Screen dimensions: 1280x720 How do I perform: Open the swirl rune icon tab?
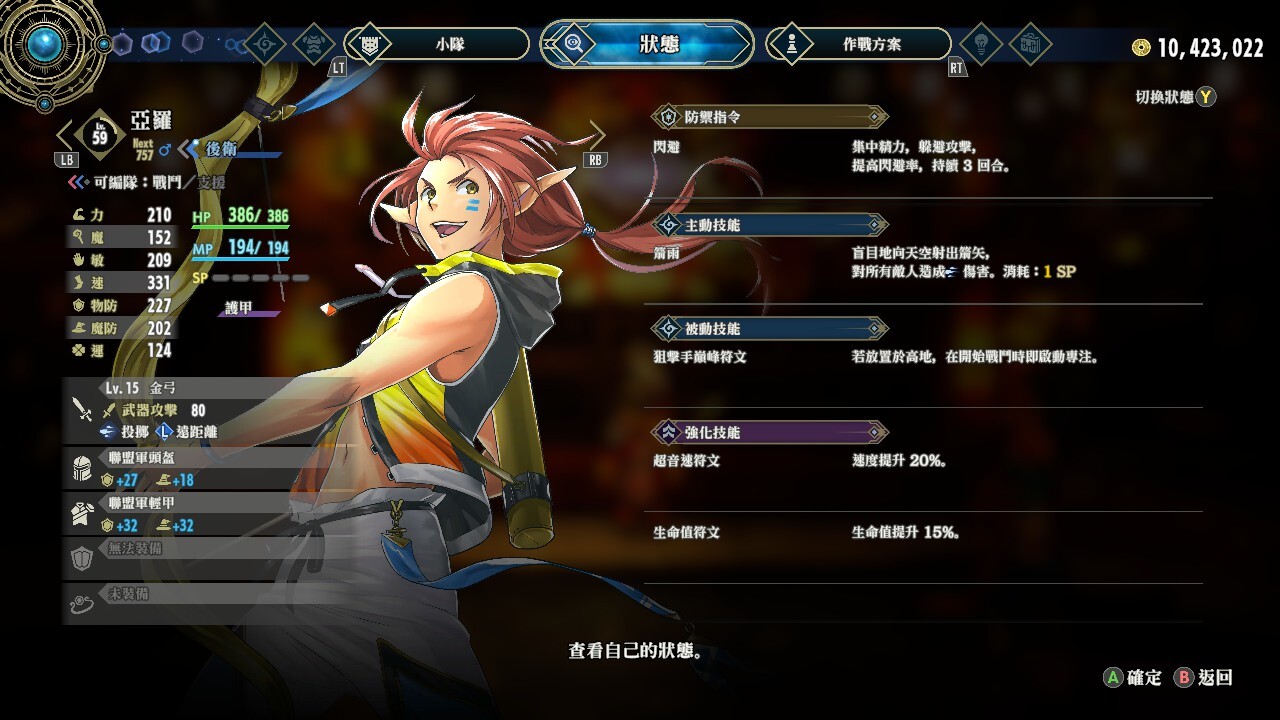[266, 44]
